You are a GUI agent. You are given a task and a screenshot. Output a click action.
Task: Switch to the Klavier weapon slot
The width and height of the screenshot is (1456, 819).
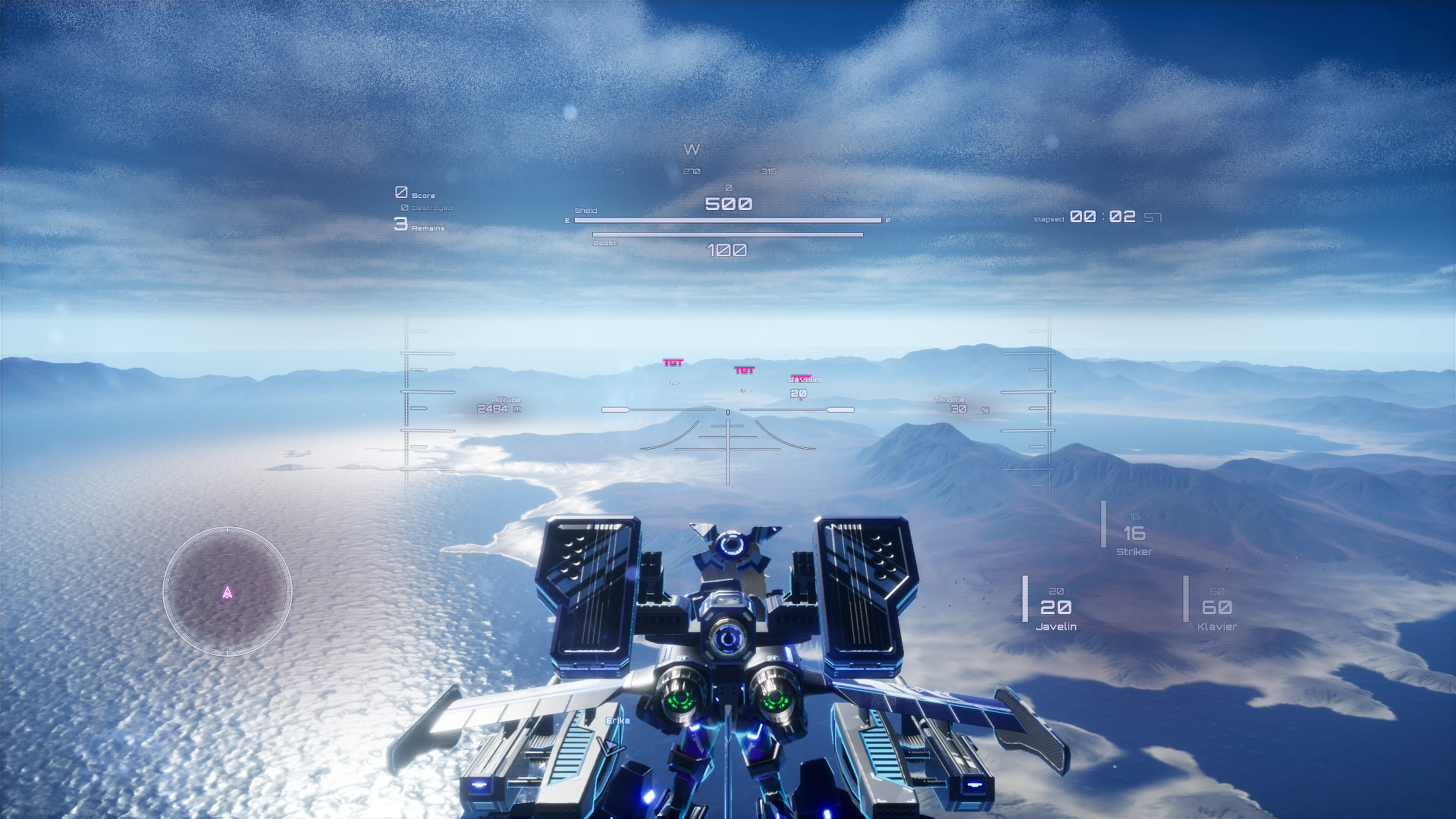[1216, 608]
